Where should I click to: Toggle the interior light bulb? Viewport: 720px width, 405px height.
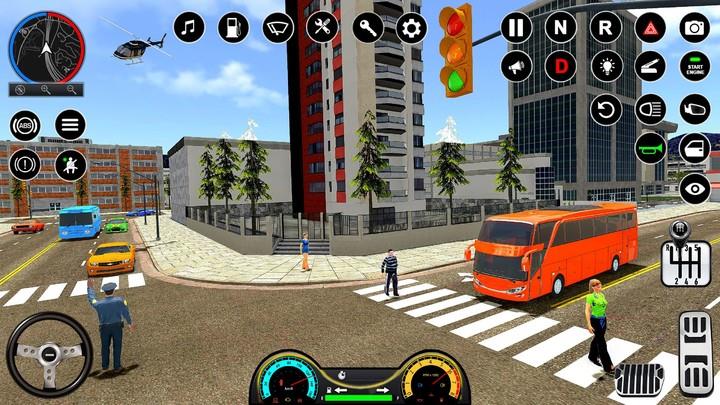point(605,66)
